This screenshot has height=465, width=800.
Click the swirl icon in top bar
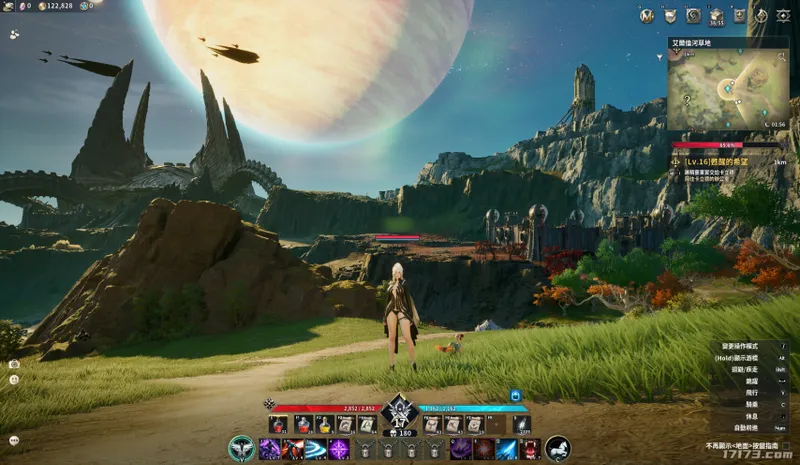coord(693,15)
